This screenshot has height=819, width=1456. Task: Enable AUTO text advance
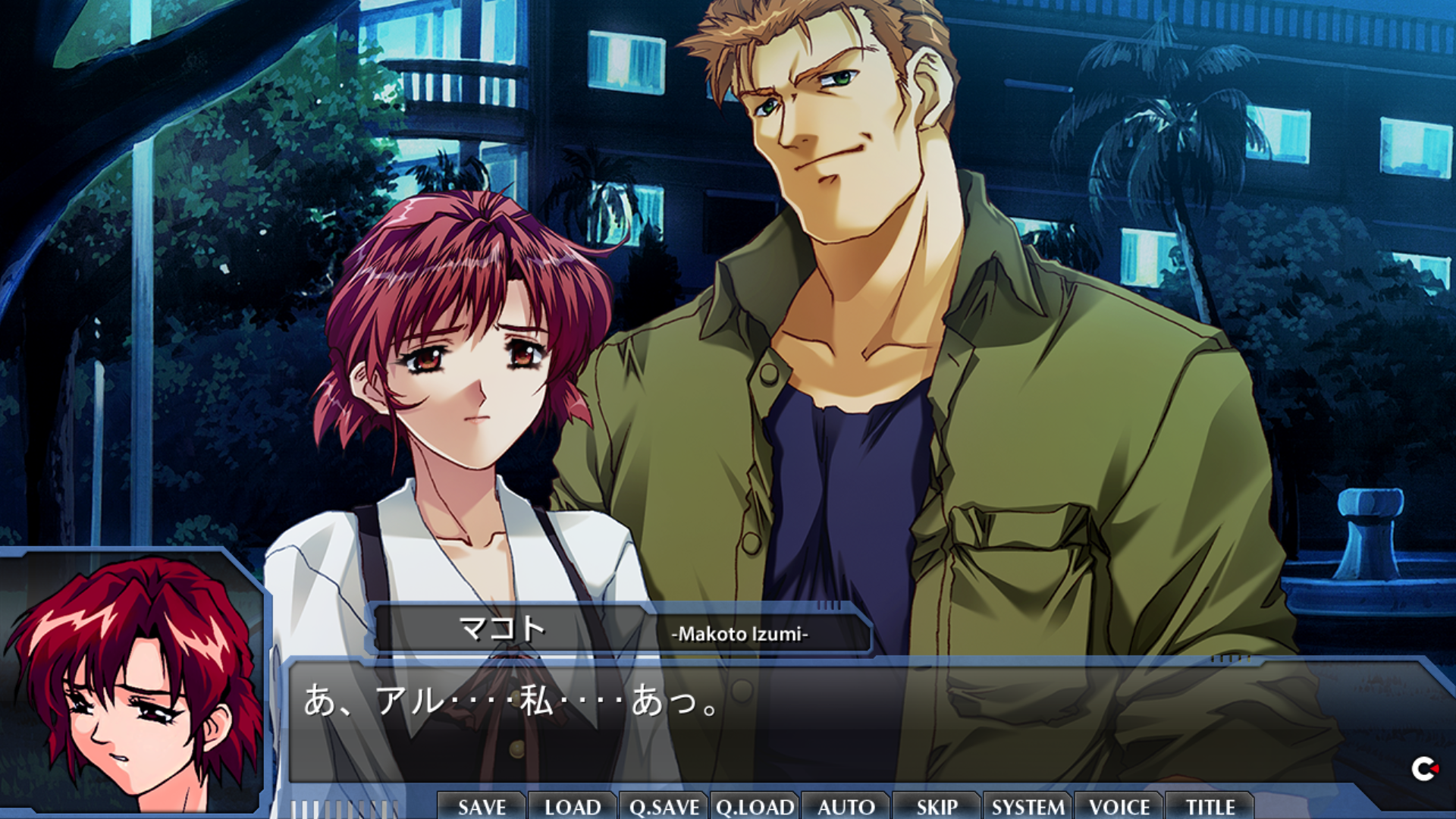coord(846,806)
